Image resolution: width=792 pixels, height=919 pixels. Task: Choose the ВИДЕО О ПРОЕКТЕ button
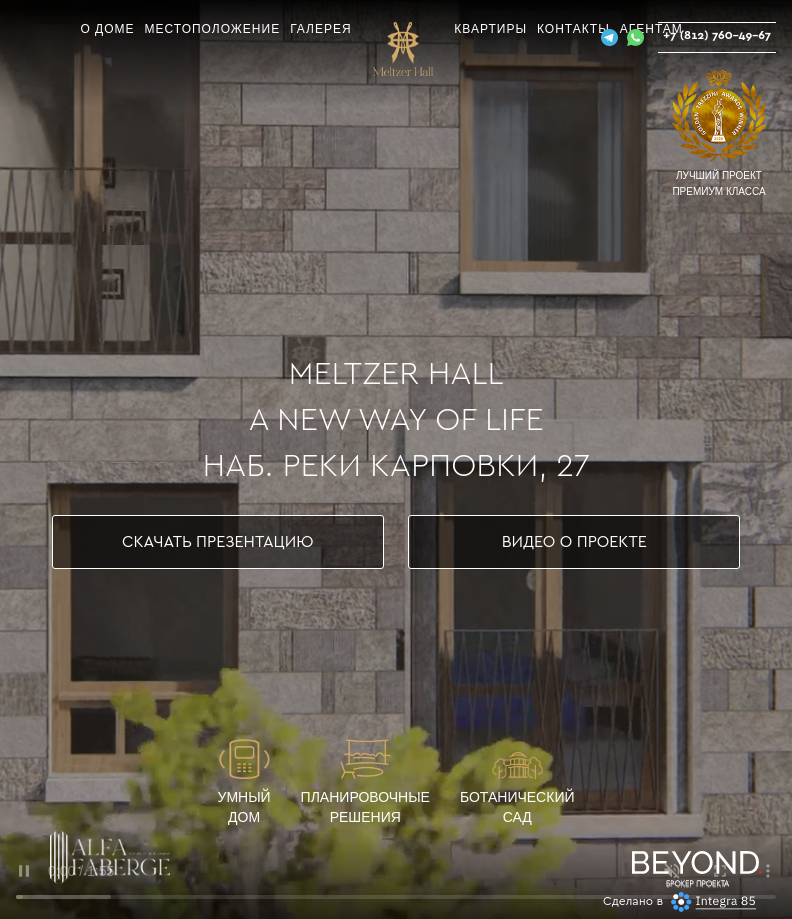pos(574,542)
